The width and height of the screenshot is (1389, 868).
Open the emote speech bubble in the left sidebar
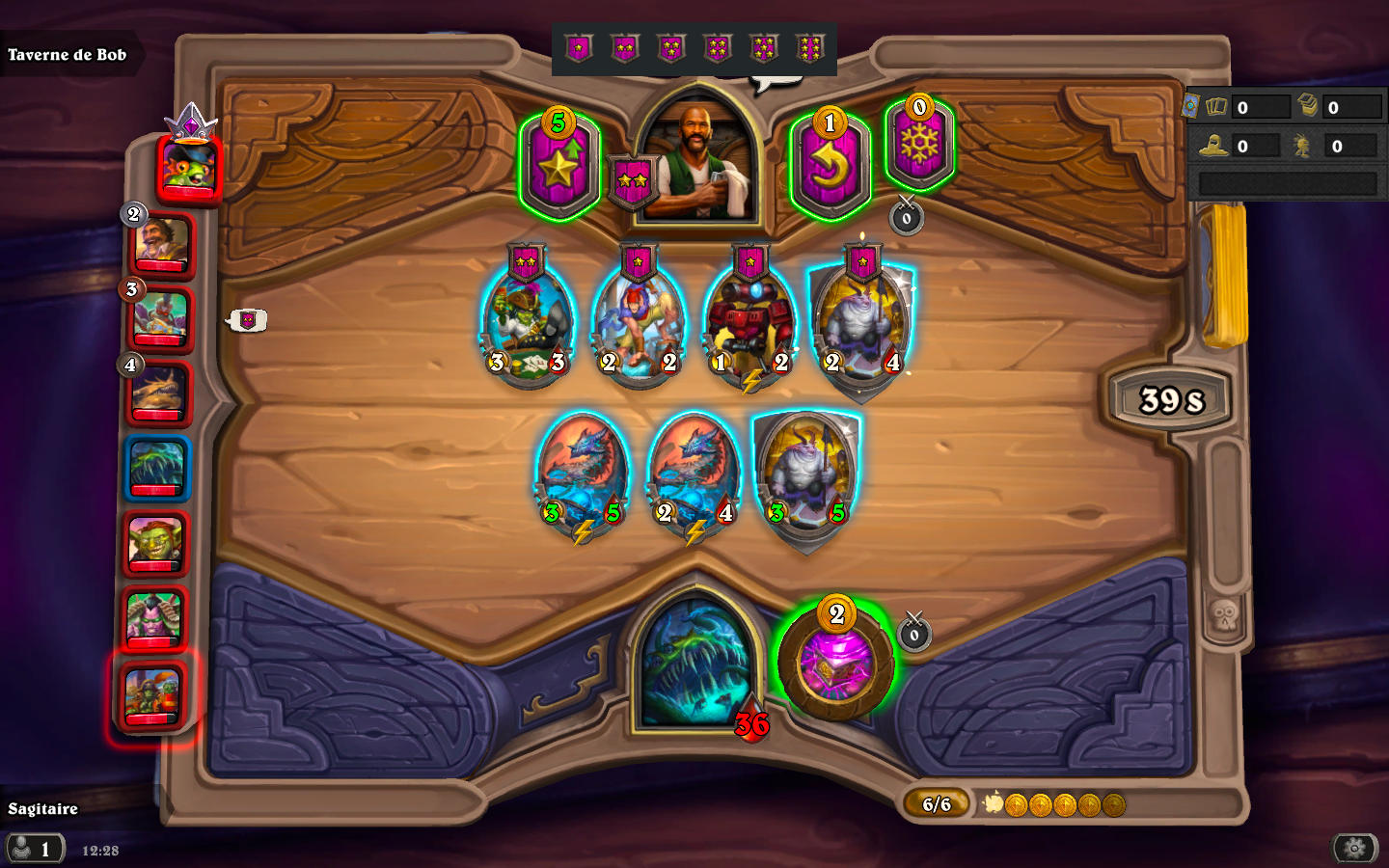[247, 319]
